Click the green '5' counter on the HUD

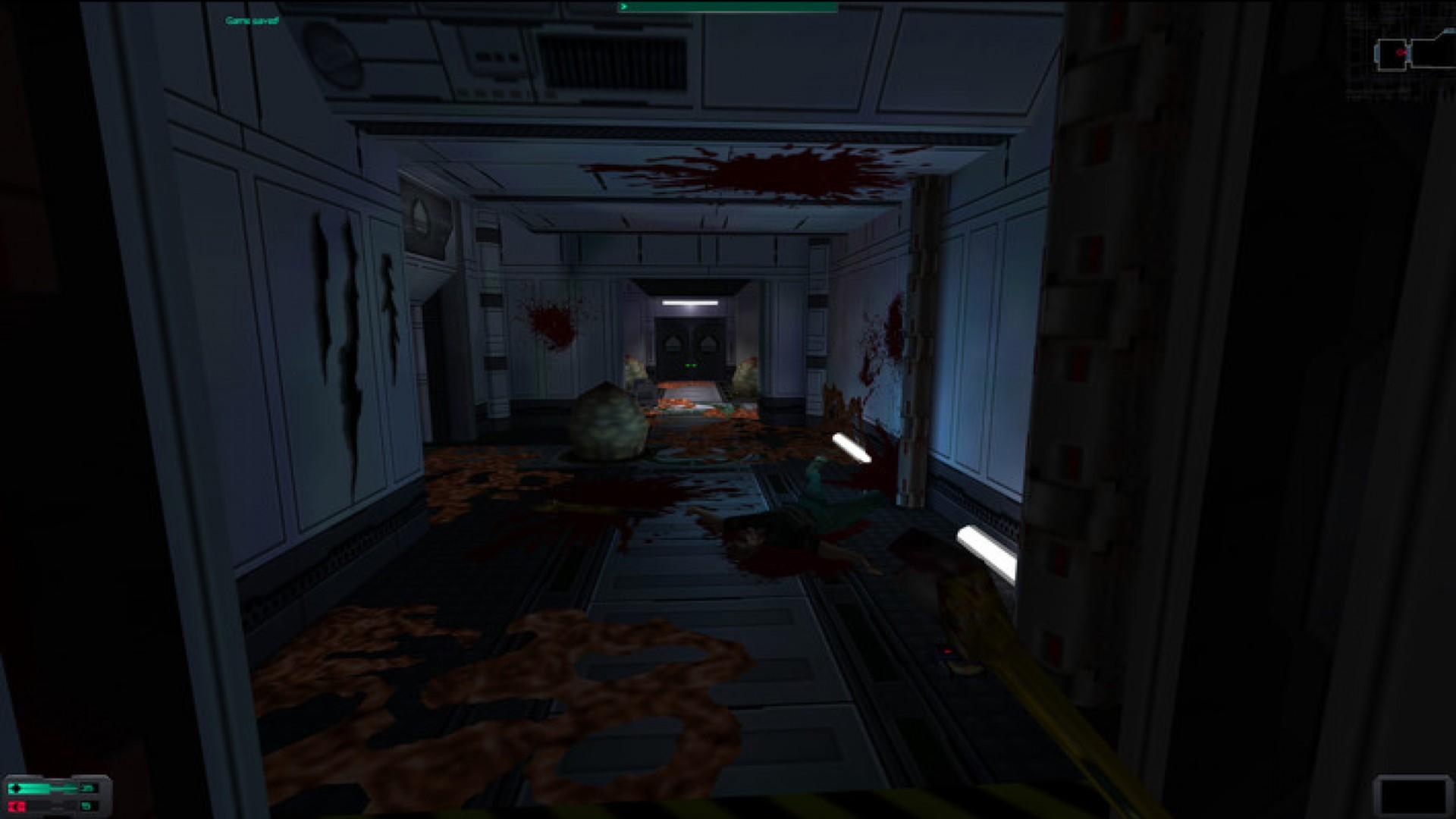86,805
